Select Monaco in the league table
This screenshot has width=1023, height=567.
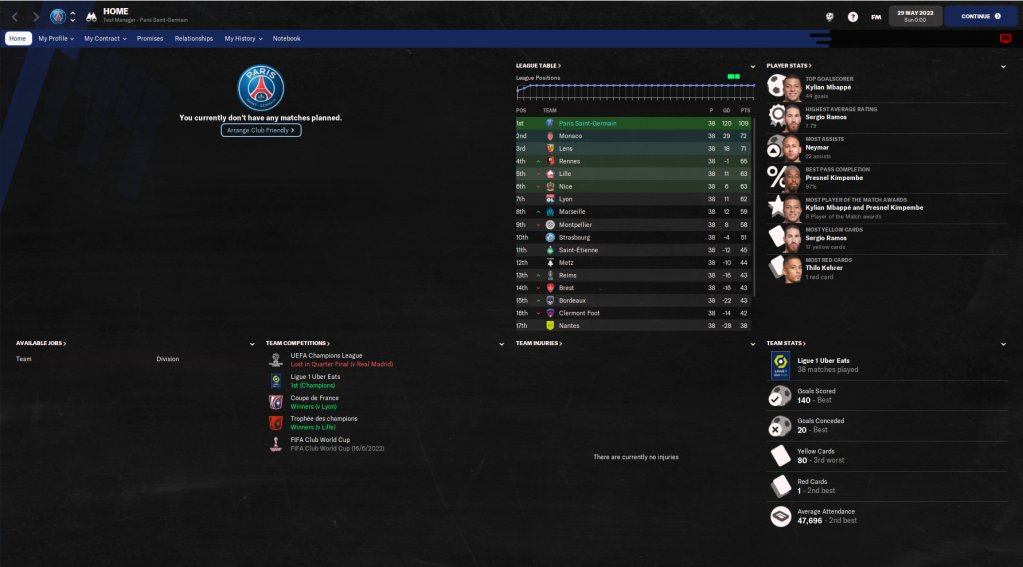pos(570,136)
